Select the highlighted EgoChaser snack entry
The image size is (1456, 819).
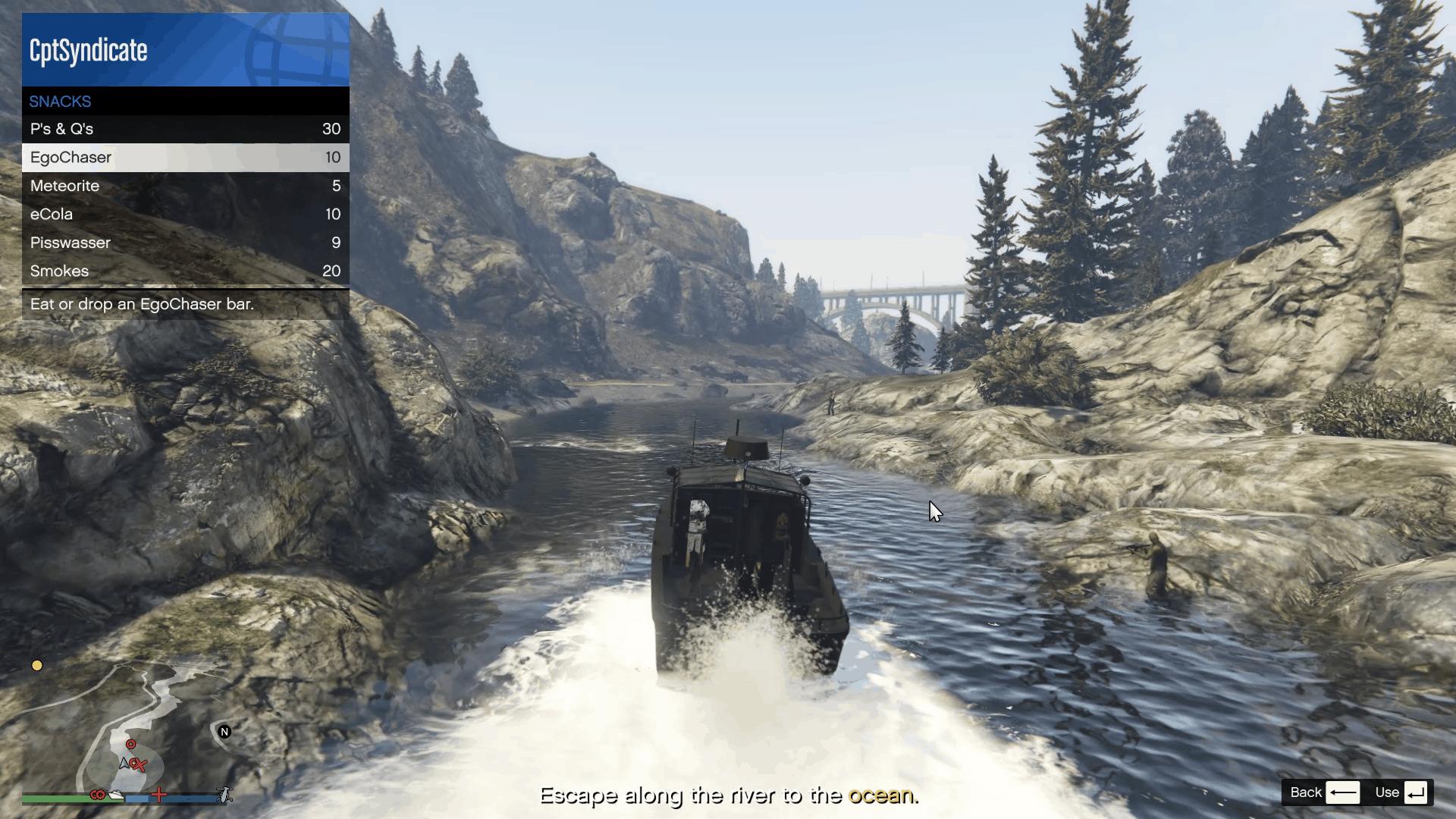pos(185,157)
